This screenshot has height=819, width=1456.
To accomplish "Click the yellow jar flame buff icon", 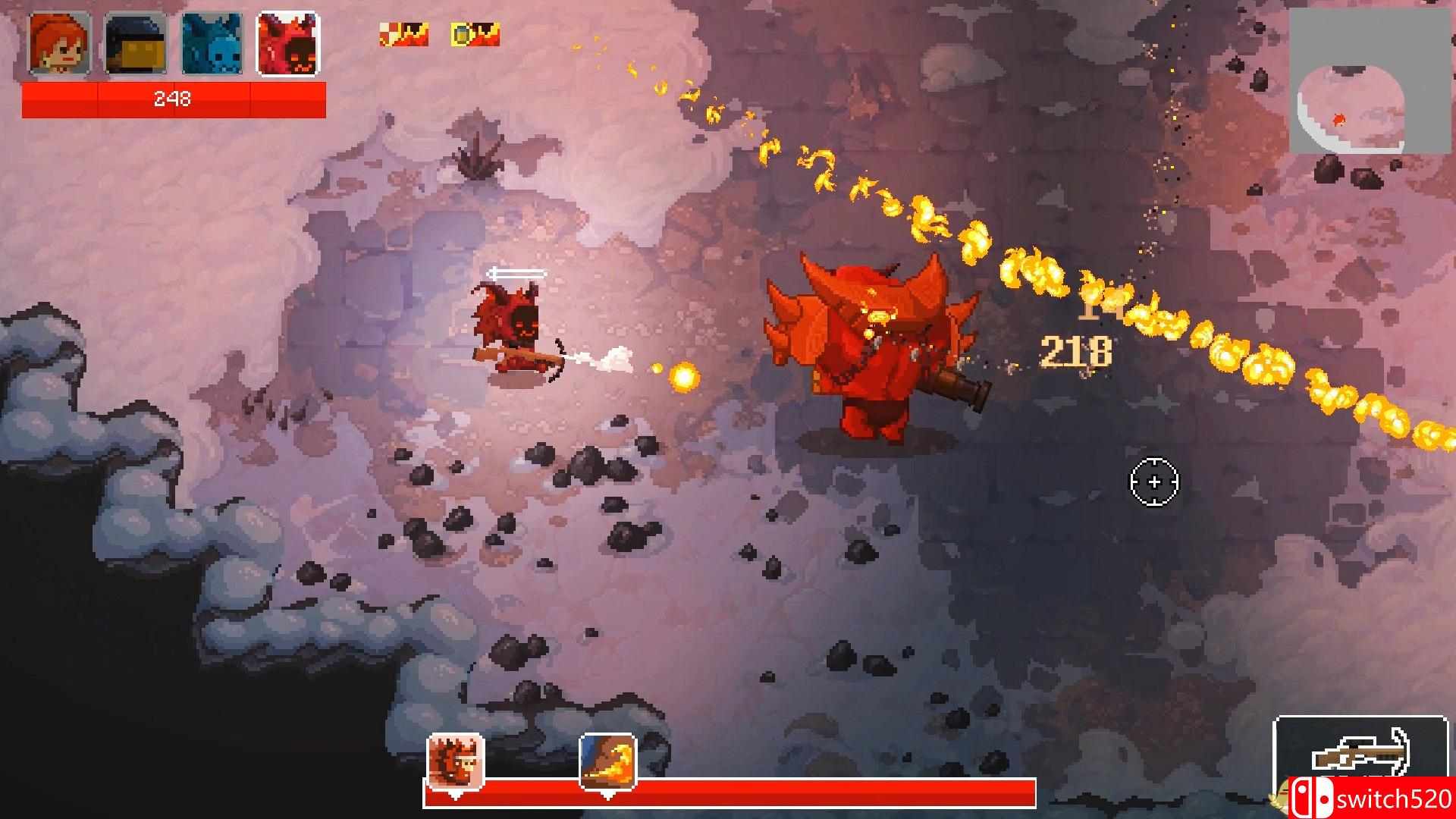I will [x=475, y=34].
